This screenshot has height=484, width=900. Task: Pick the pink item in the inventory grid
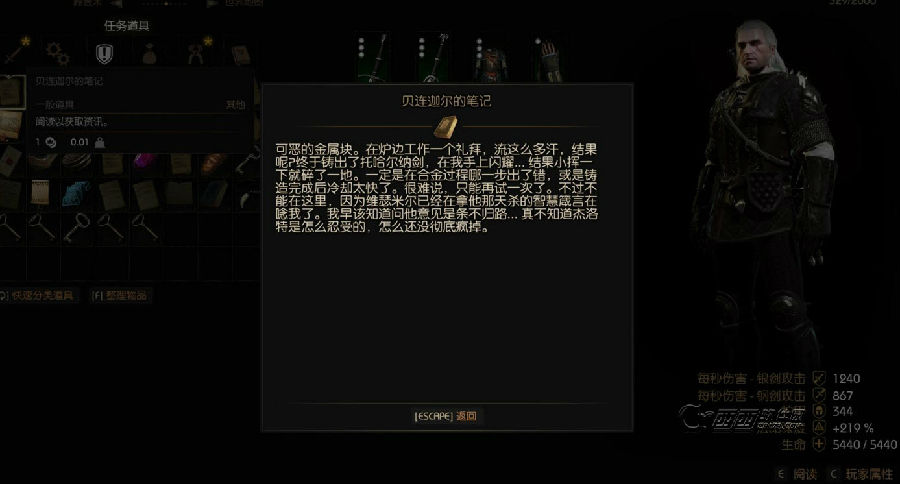144,161
